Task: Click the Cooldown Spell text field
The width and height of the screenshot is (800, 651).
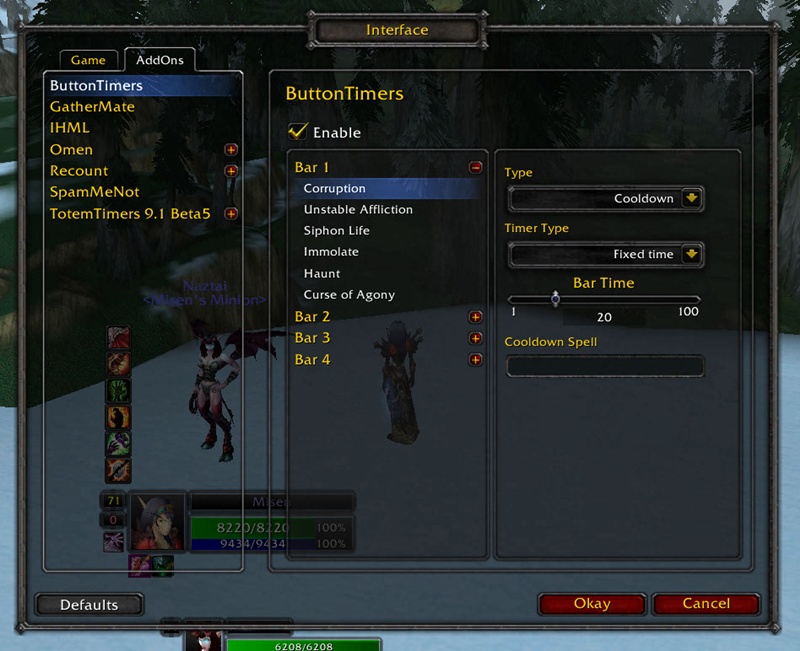Action: click(x=604, y=367)
